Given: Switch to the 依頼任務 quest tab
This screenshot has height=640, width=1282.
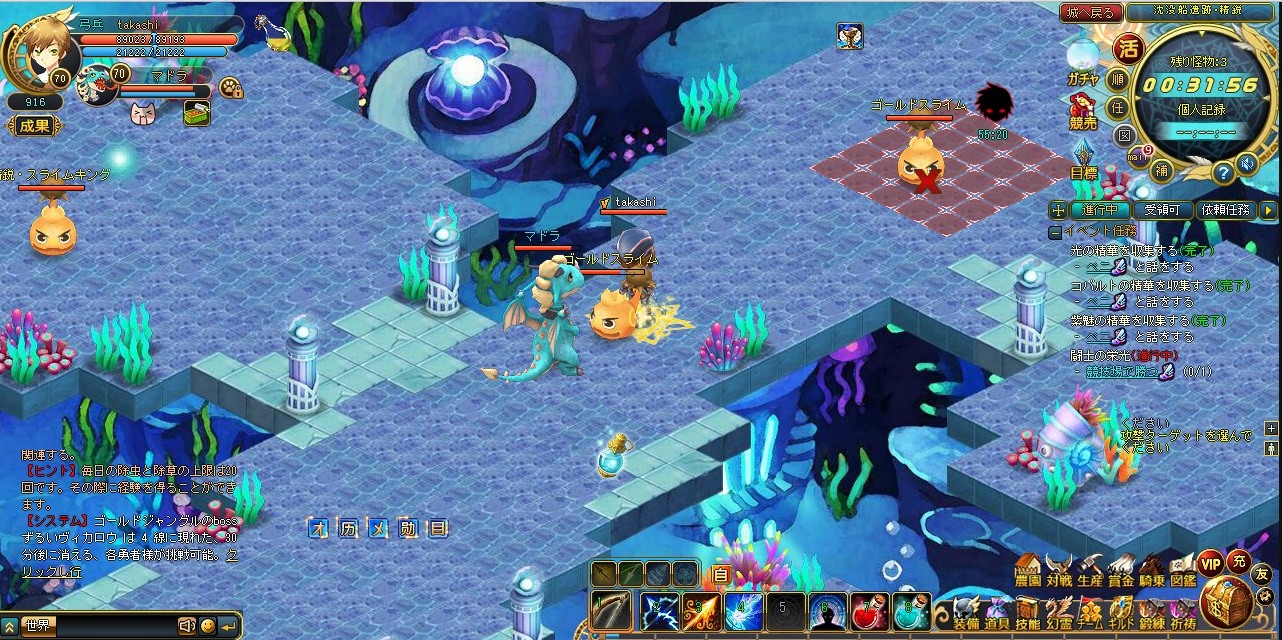Looking at the screenshot, I should pyautogui.click(x=1226, y=210).
